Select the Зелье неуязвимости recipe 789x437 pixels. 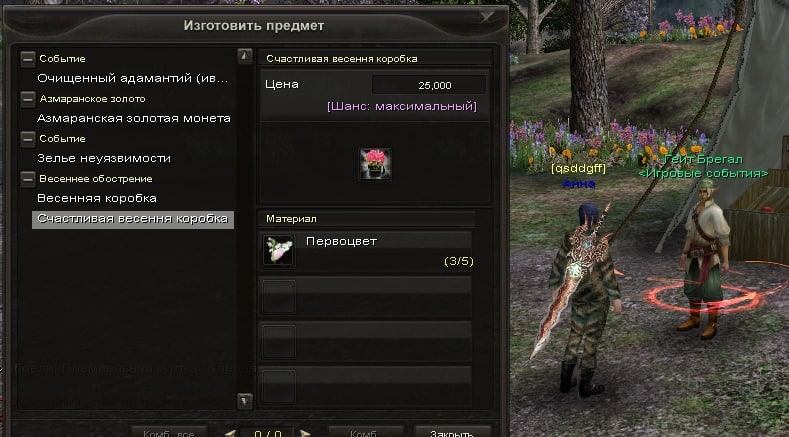104,158
